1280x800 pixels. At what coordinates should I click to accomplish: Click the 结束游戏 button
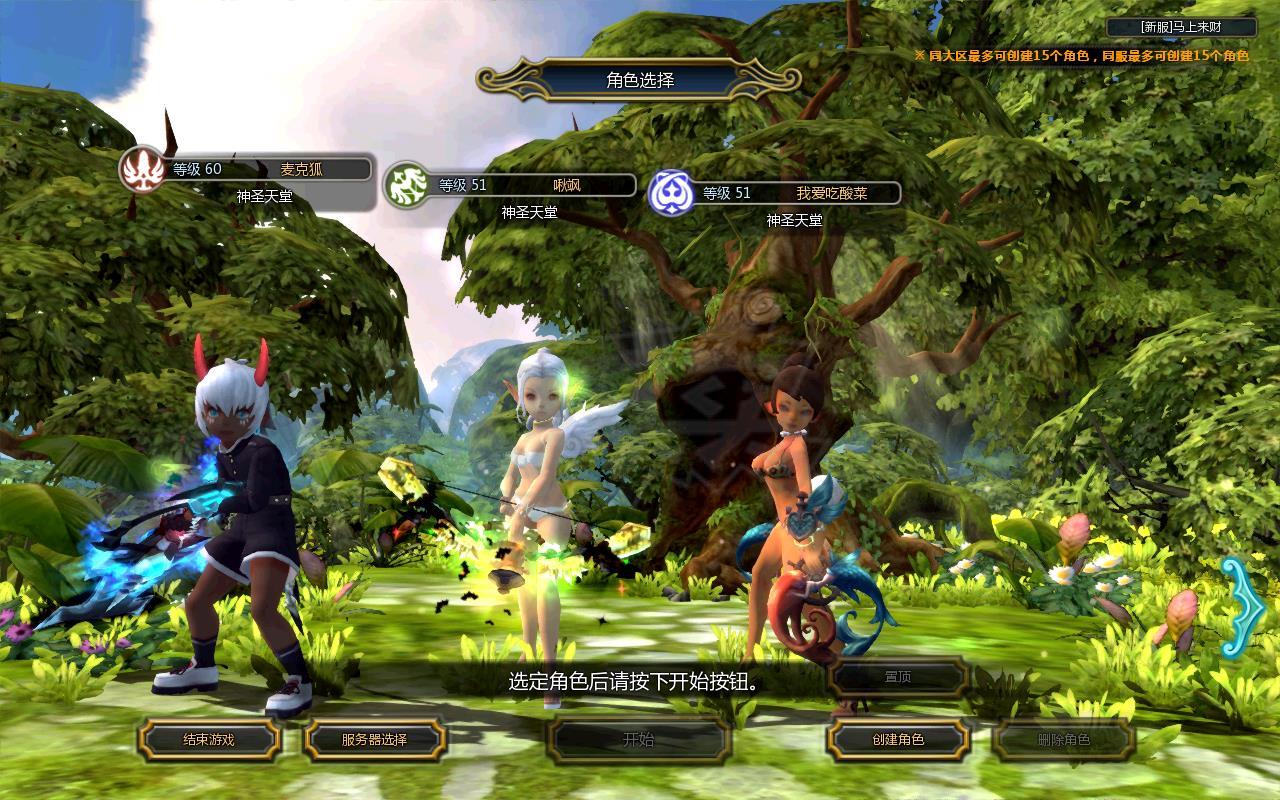209,740
